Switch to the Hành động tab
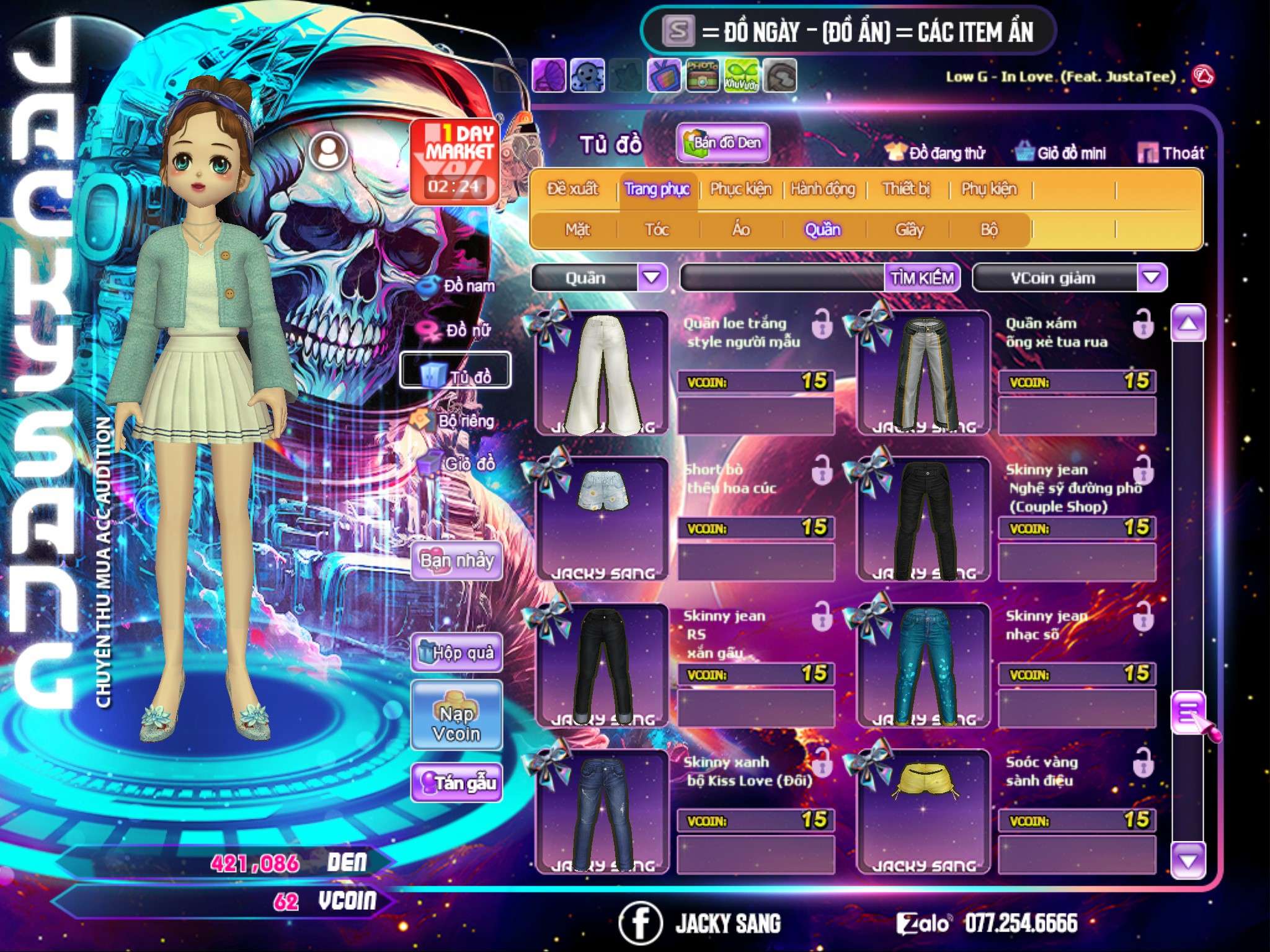The width and height of the screenshot is (1270, 952). [x=822, y=189]
